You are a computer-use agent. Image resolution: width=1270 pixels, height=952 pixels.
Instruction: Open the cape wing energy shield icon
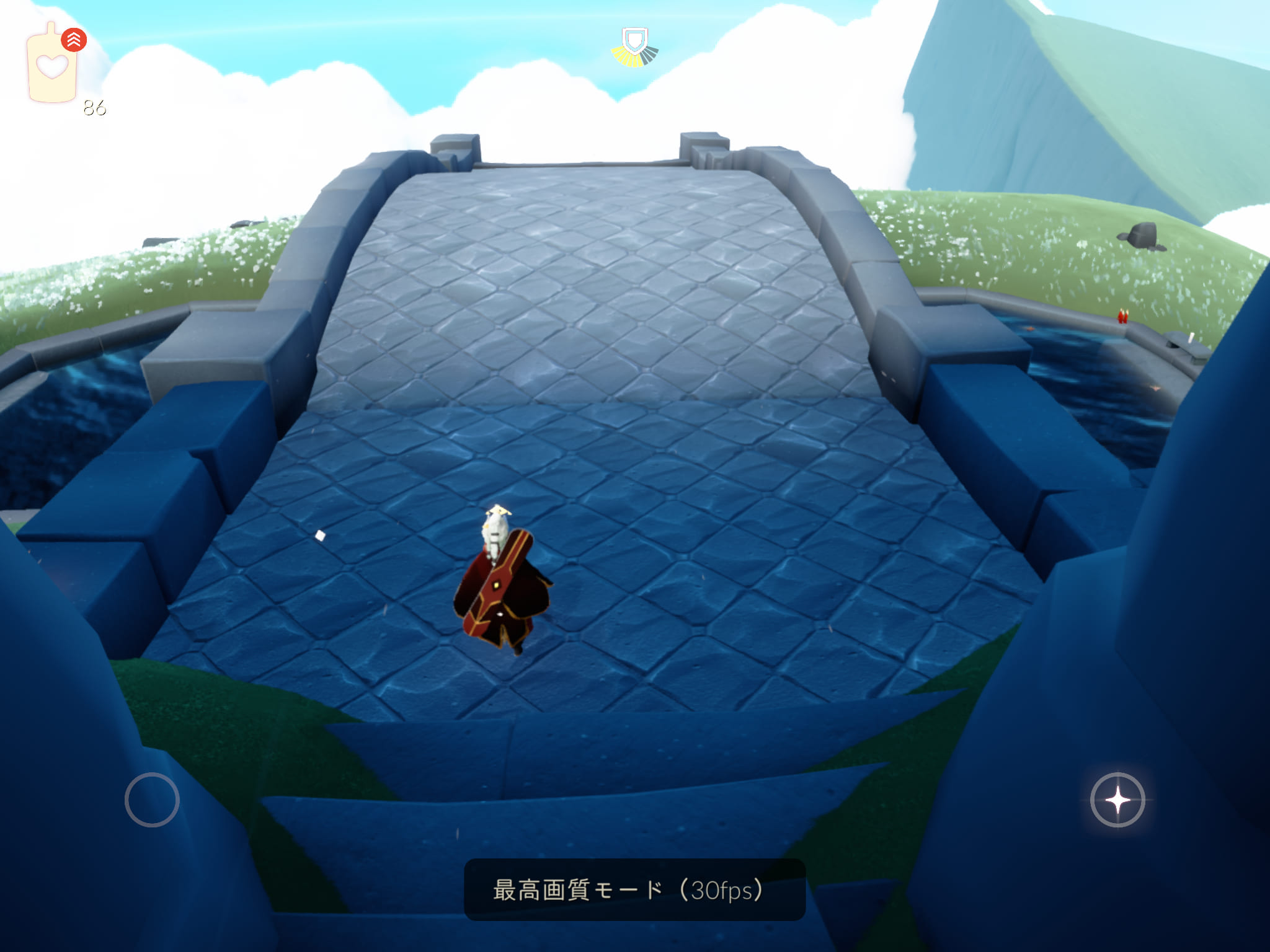coord(634,47)
